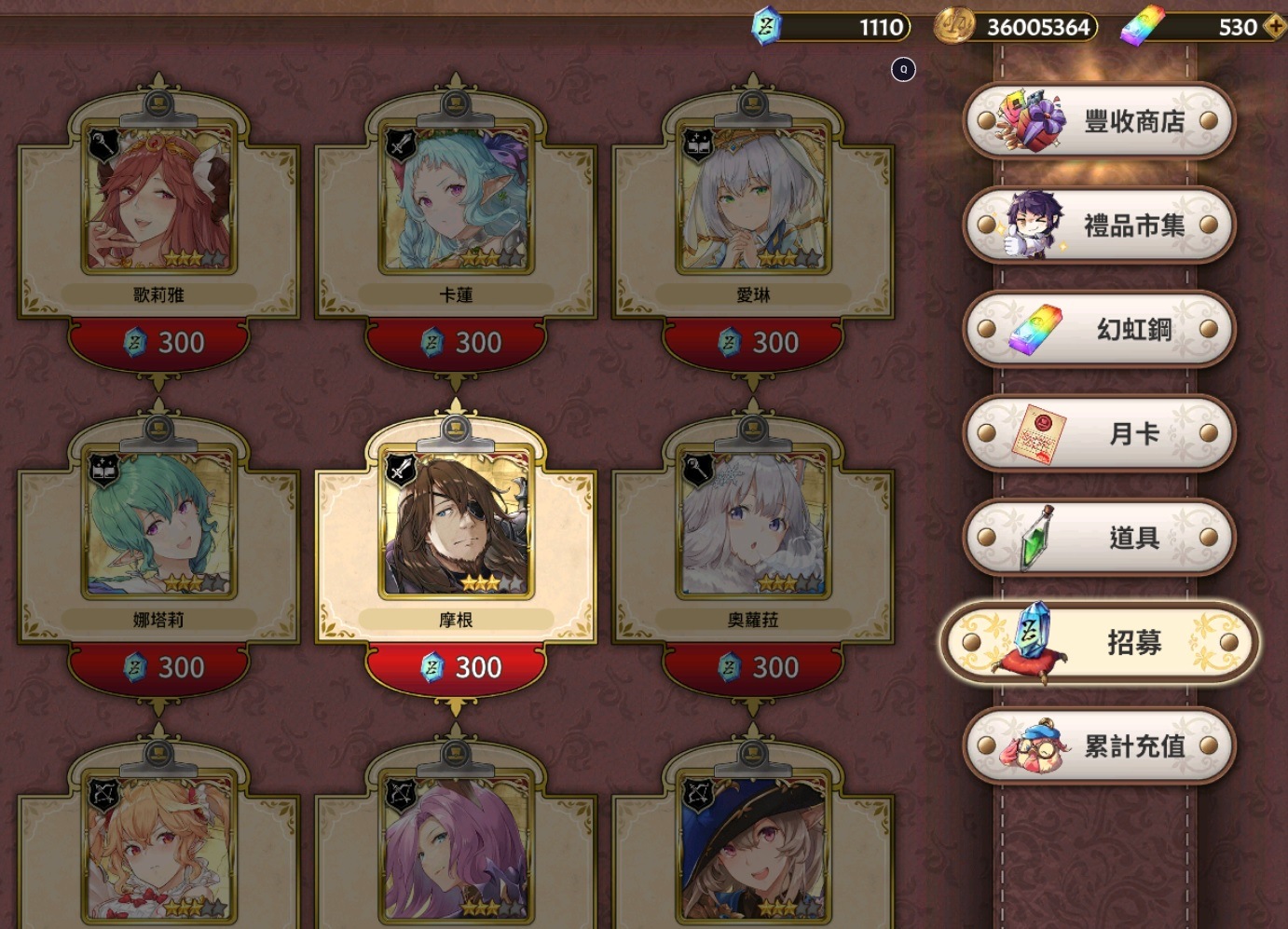The image size is (1288, 929).
Task: Buy 歌莉雅 for 300 crystals
Action: [x=159, y=343]
